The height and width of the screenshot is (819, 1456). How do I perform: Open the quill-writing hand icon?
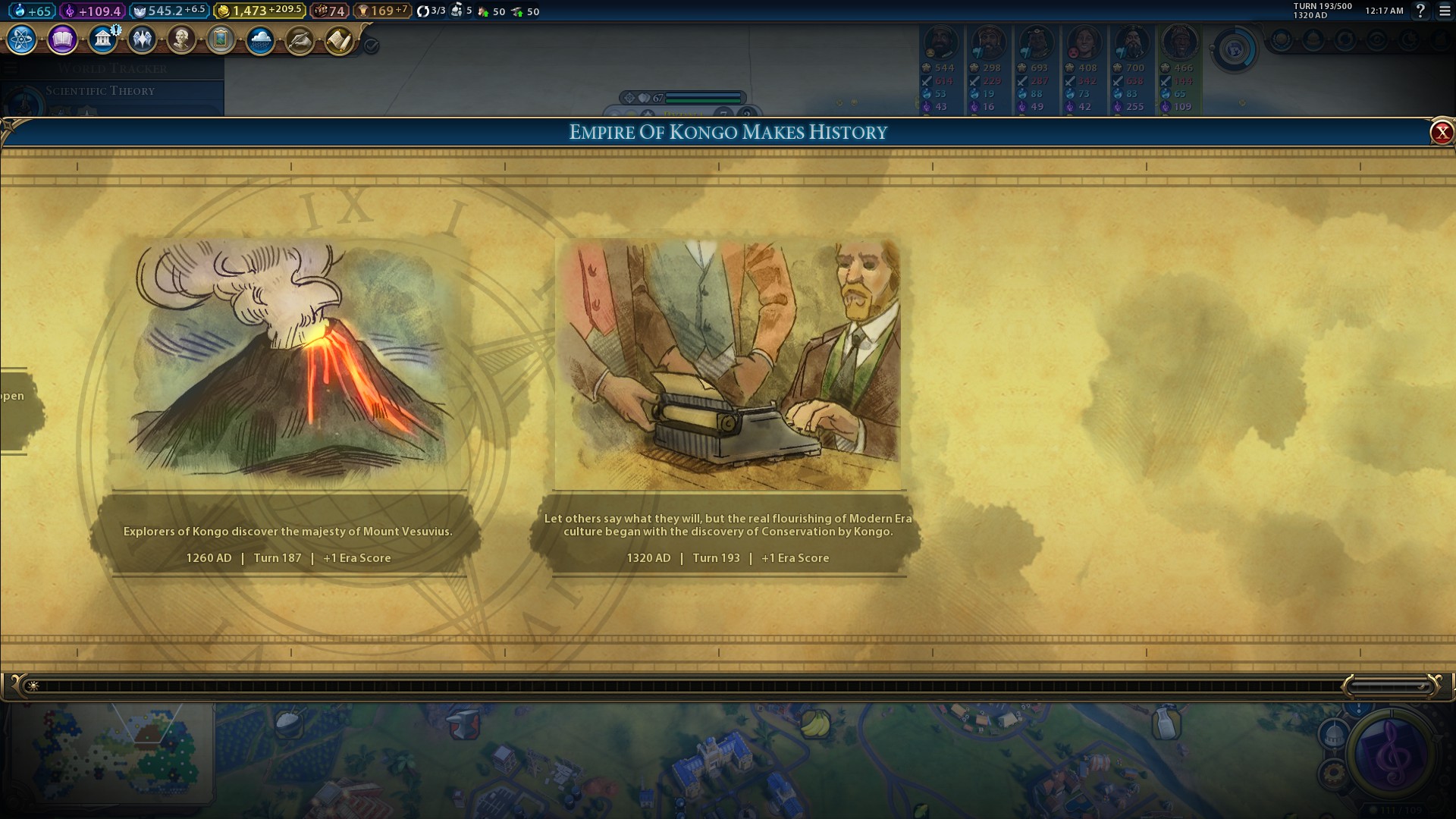coord(300,39)
